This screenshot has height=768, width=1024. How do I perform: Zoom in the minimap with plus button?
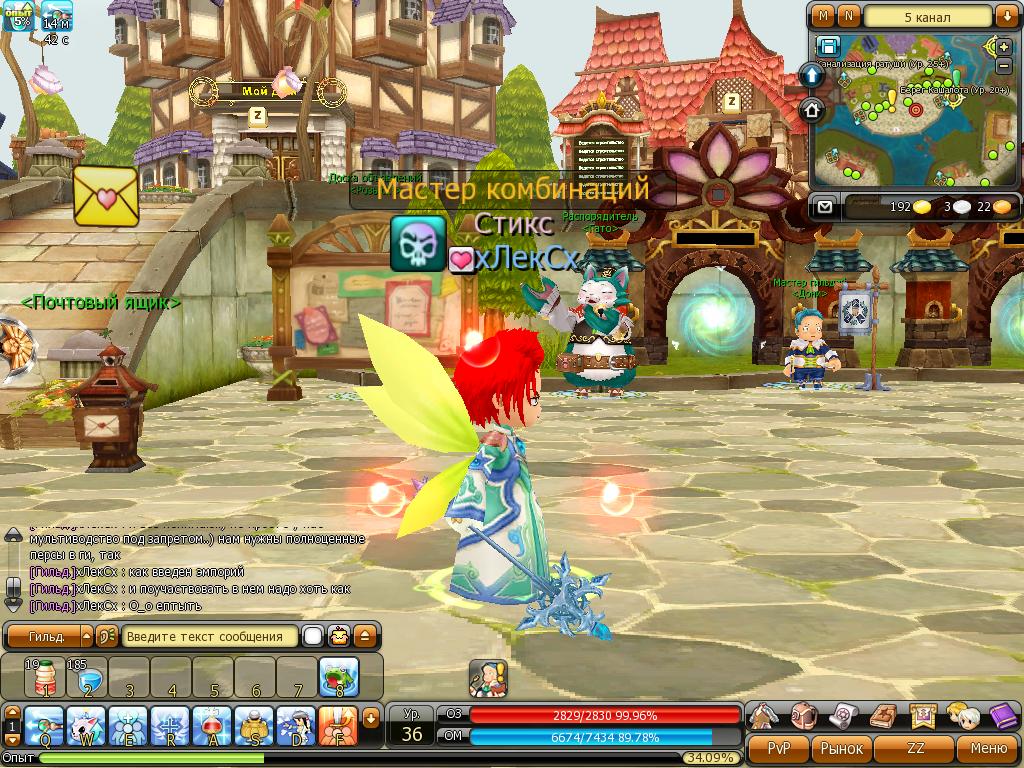(x=1005, y=47)
